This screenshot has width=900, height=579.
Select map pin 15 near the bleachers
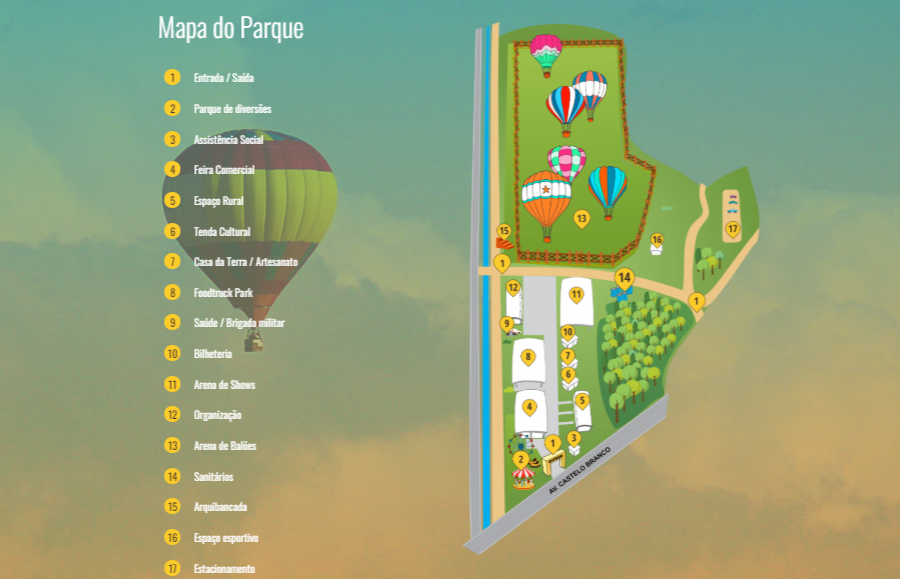click(x=504, y=231)
